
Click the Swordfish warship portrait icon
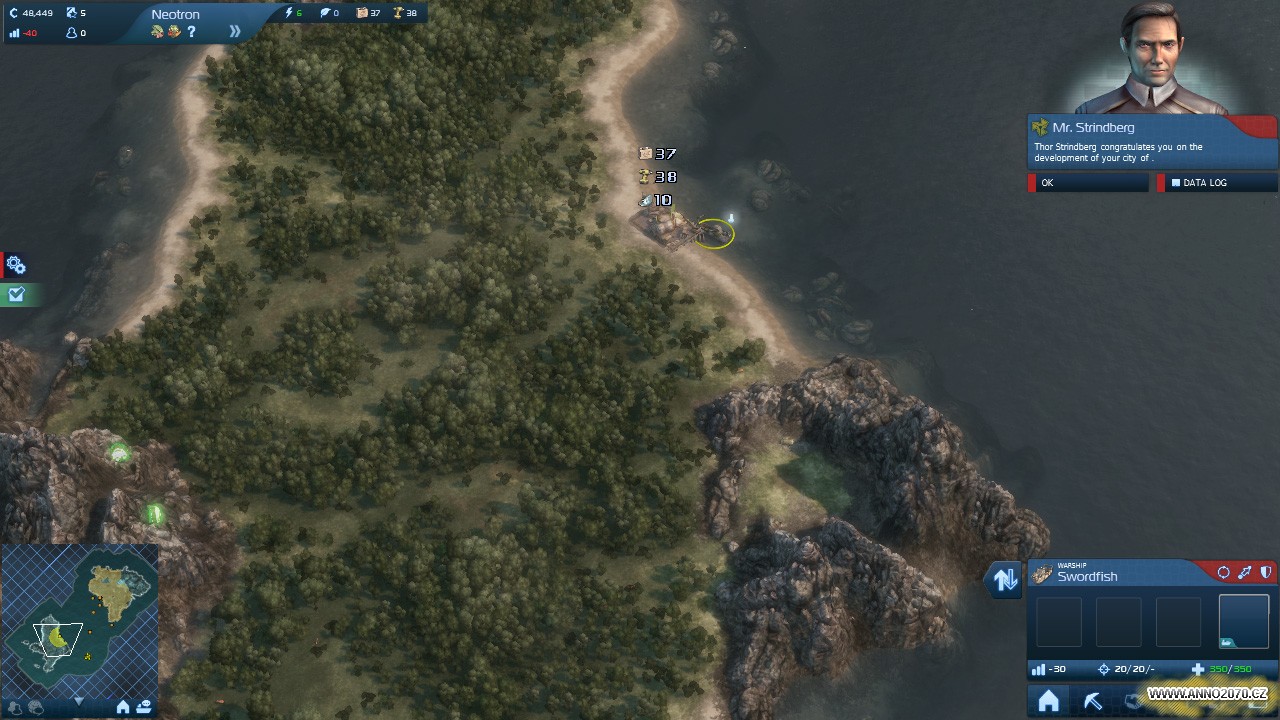1042,574
